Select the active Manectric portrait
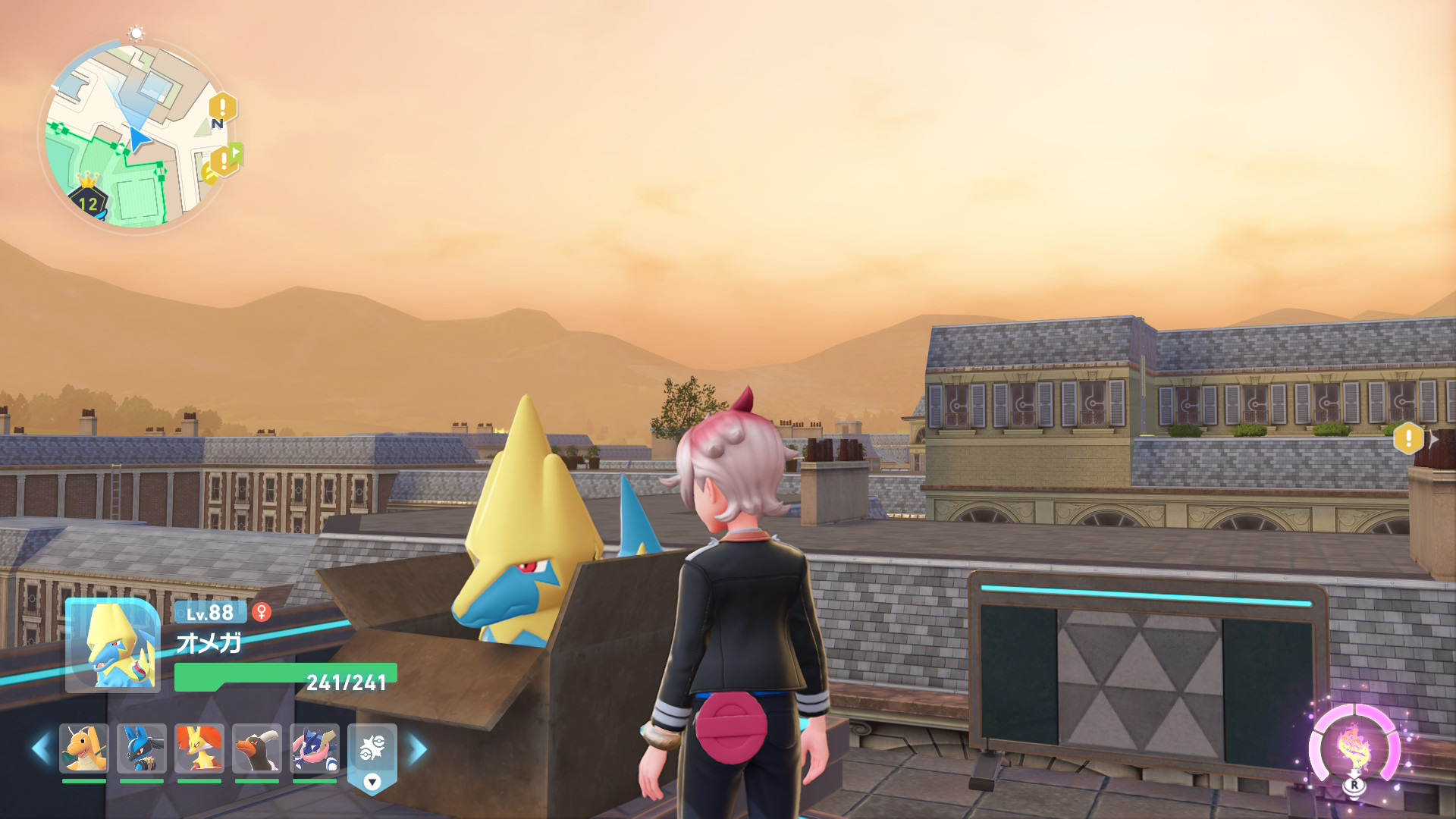The height and width of the screenshot is (819, 1456). [113, 645]
